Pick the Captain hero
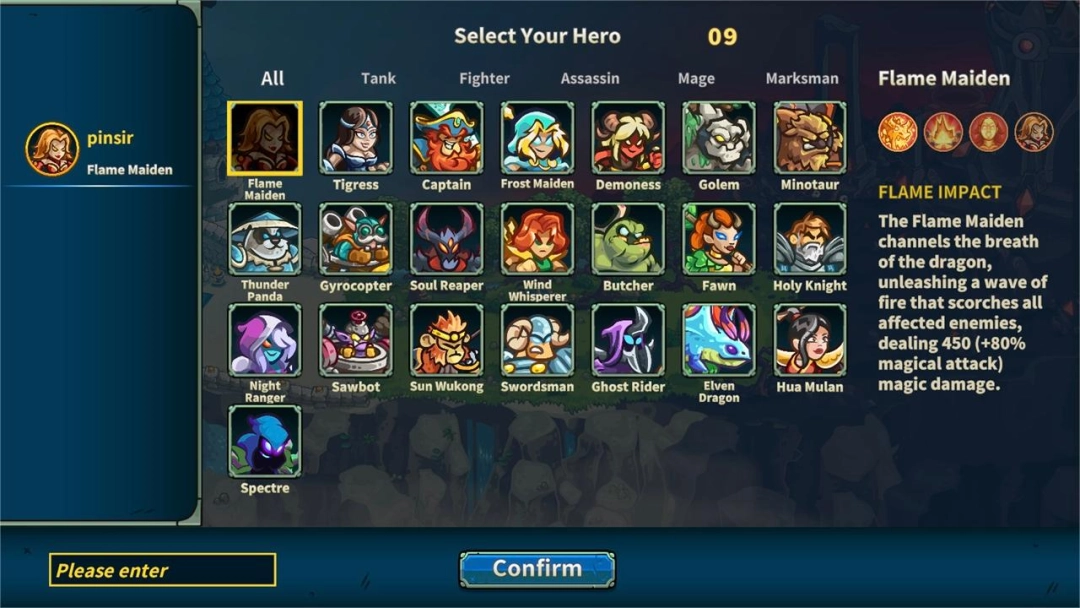Image resolution: width=1080 pixels, height=608 pixels. pyautogui.click(x=446, y=138)
